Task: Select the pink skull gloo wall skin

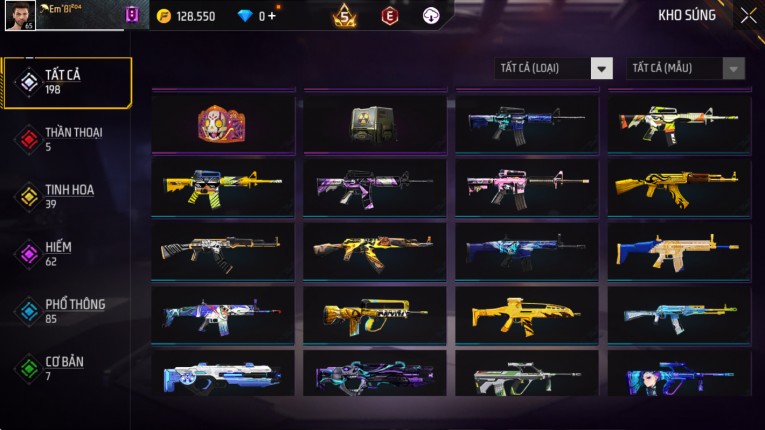Action: coord(223,123)
